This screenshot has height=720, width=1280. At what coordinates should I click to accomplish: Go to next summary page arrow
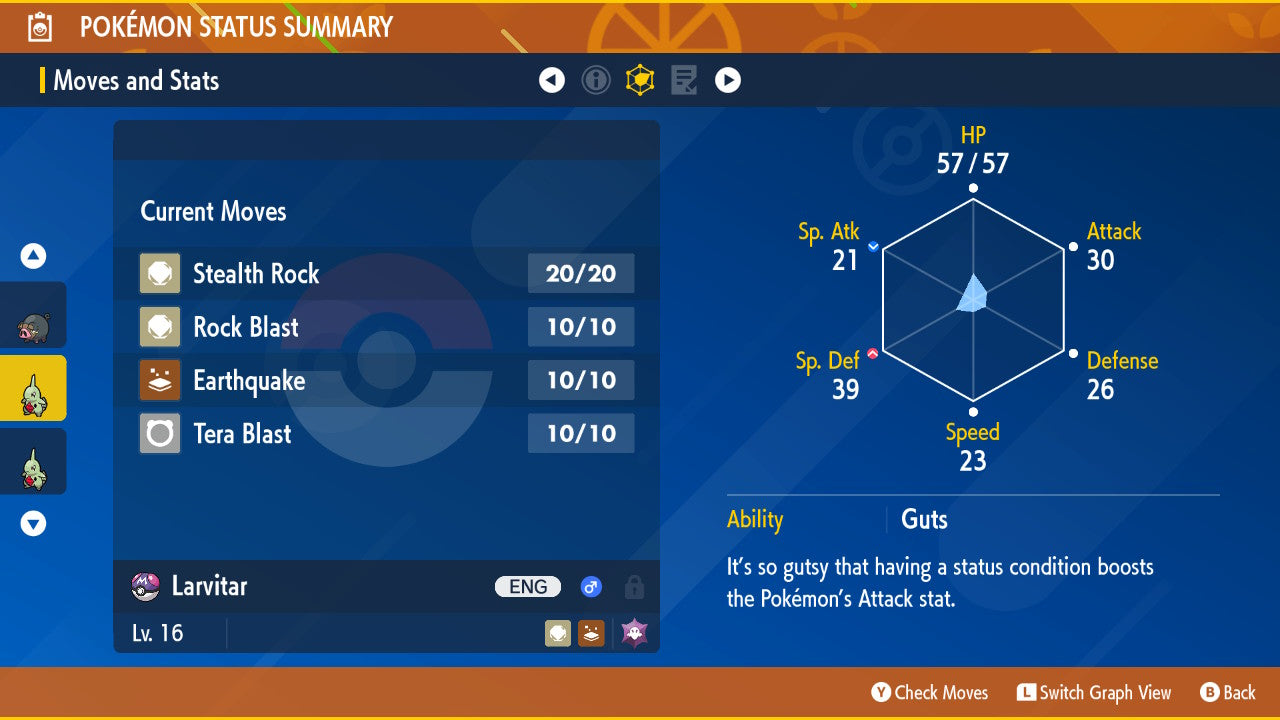728,80
